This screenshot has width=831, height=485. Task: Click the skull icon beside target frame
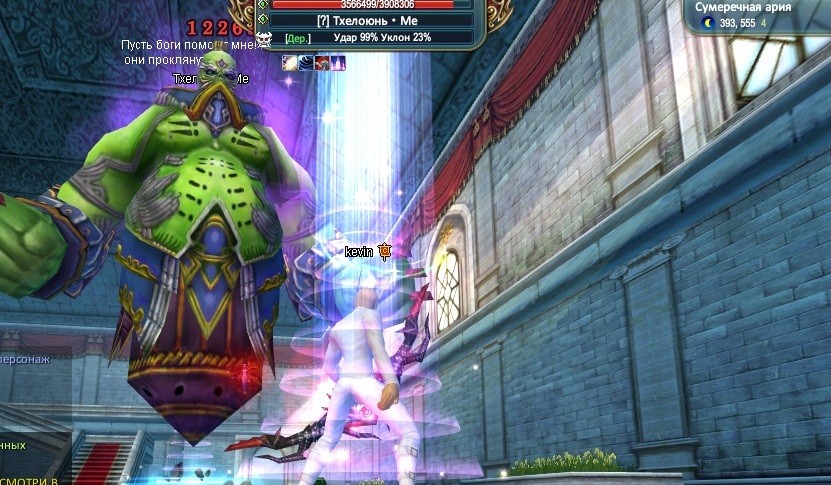(265, 39)
